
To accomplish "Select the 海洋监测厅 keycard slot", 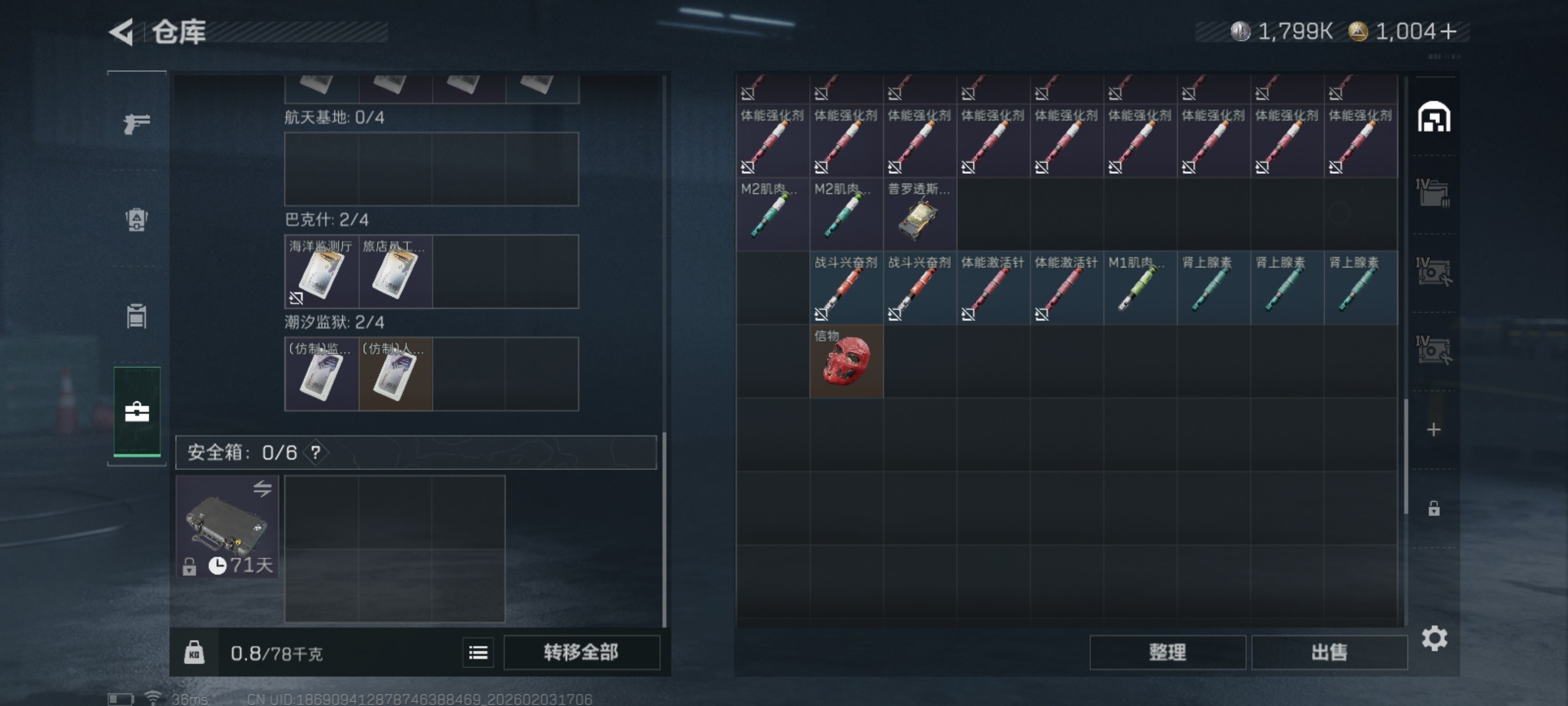I will point(321,272).
